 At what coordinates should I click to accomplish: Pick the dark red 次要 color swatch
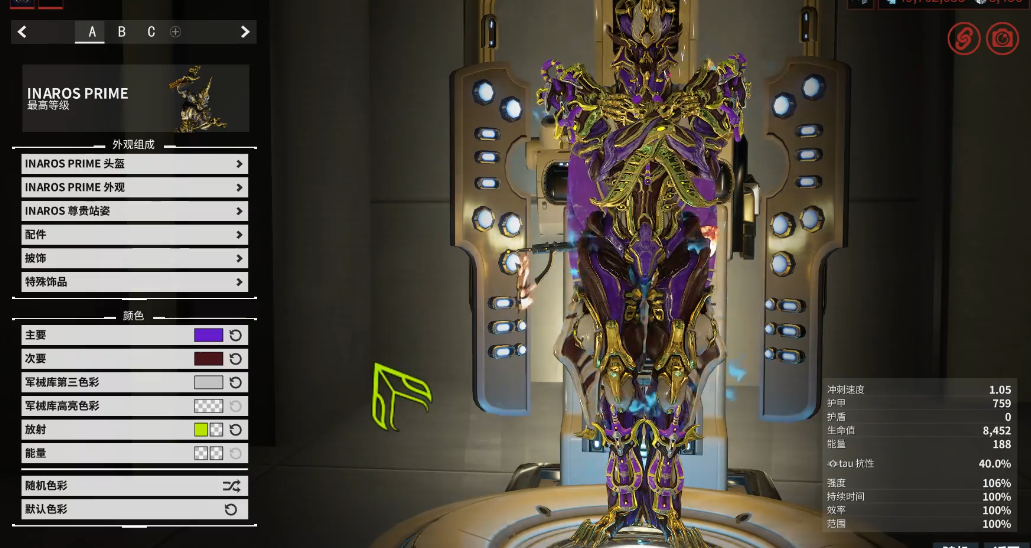click(208, 359)
